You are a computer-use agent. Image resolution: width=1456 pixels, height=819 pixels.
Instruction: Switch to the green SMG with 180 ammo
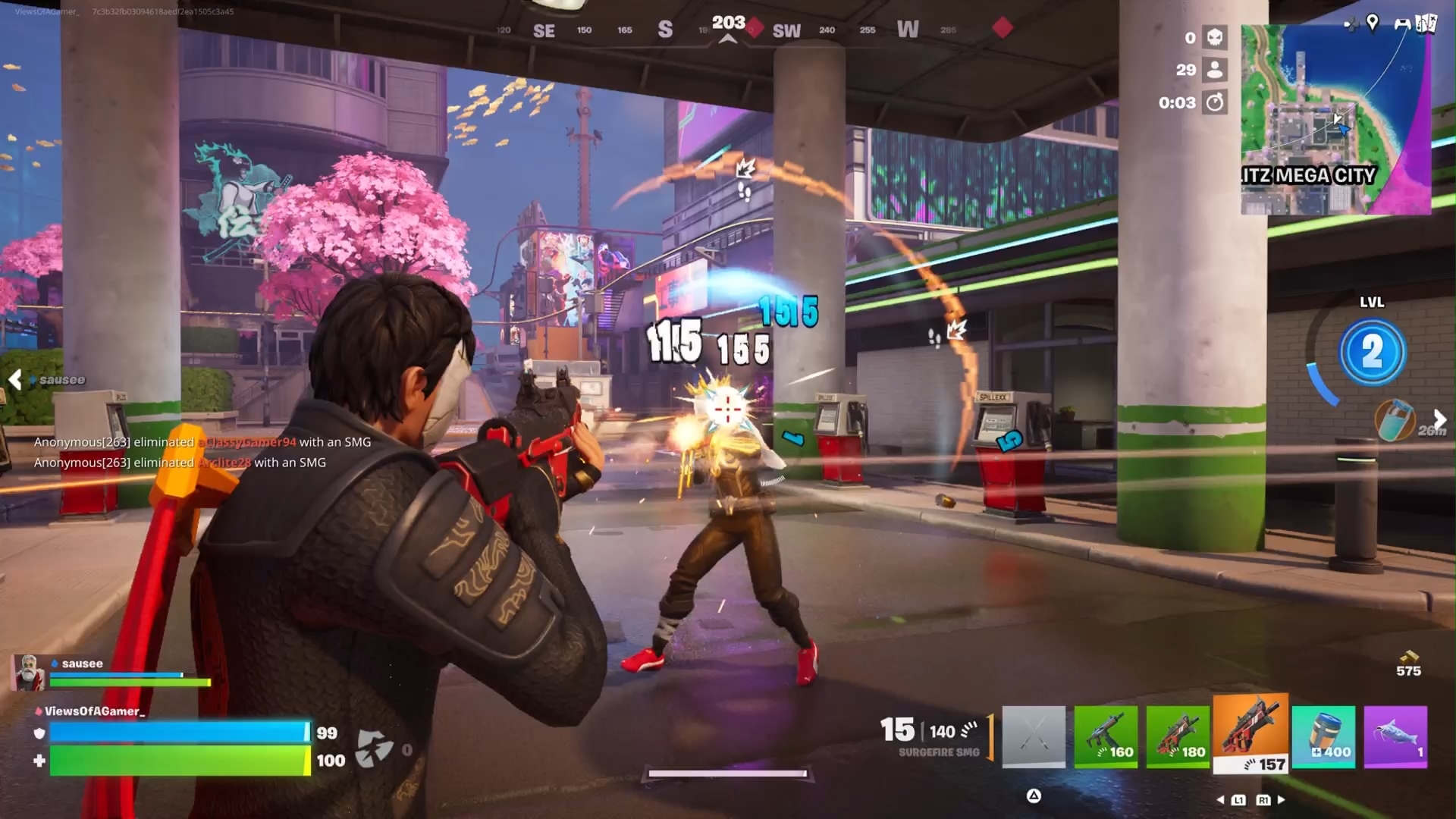tap(1178, 736)
